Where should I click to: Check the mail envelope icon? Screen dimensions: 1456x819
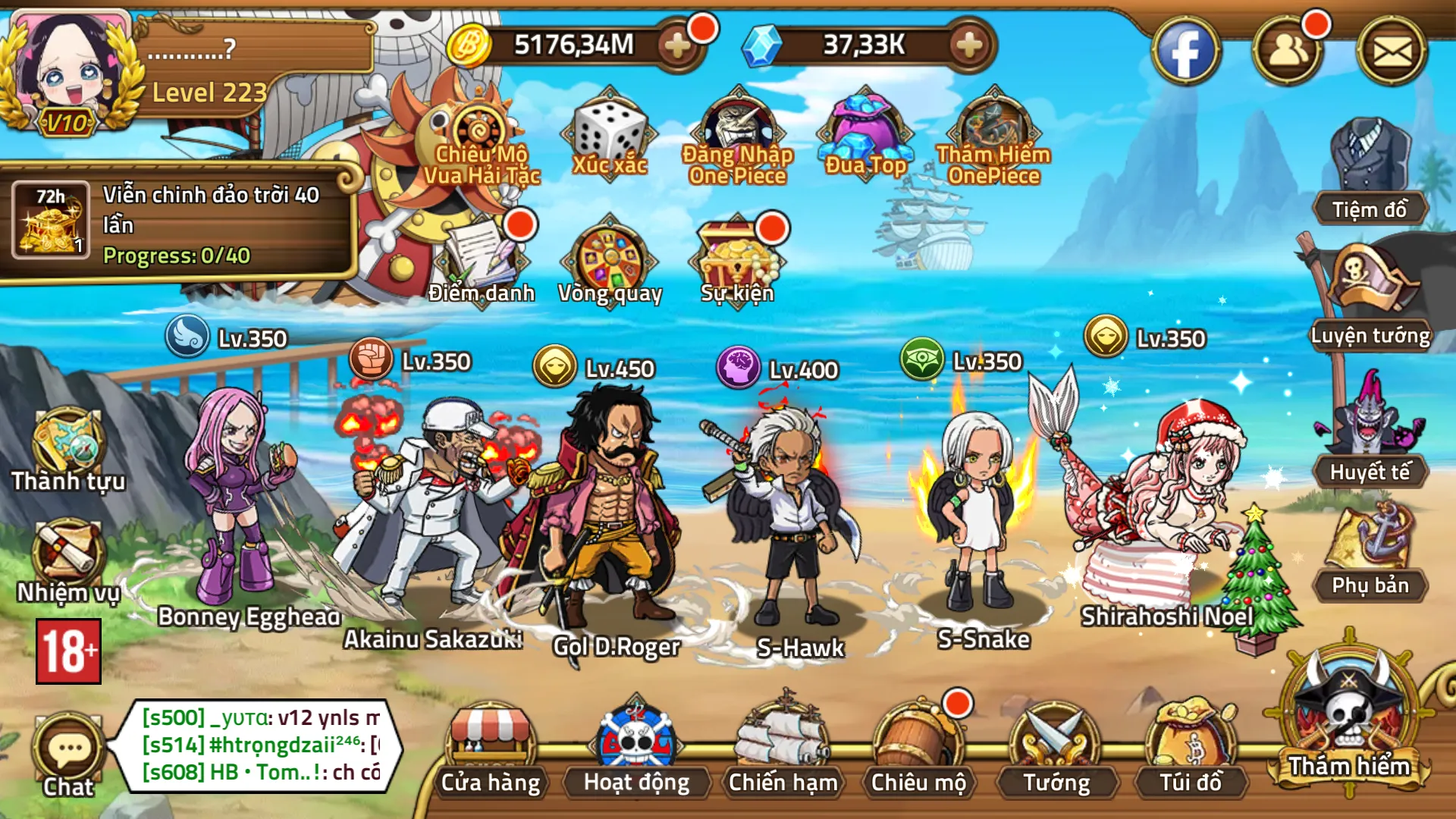pyautogui.click(x=1392, y=52)
